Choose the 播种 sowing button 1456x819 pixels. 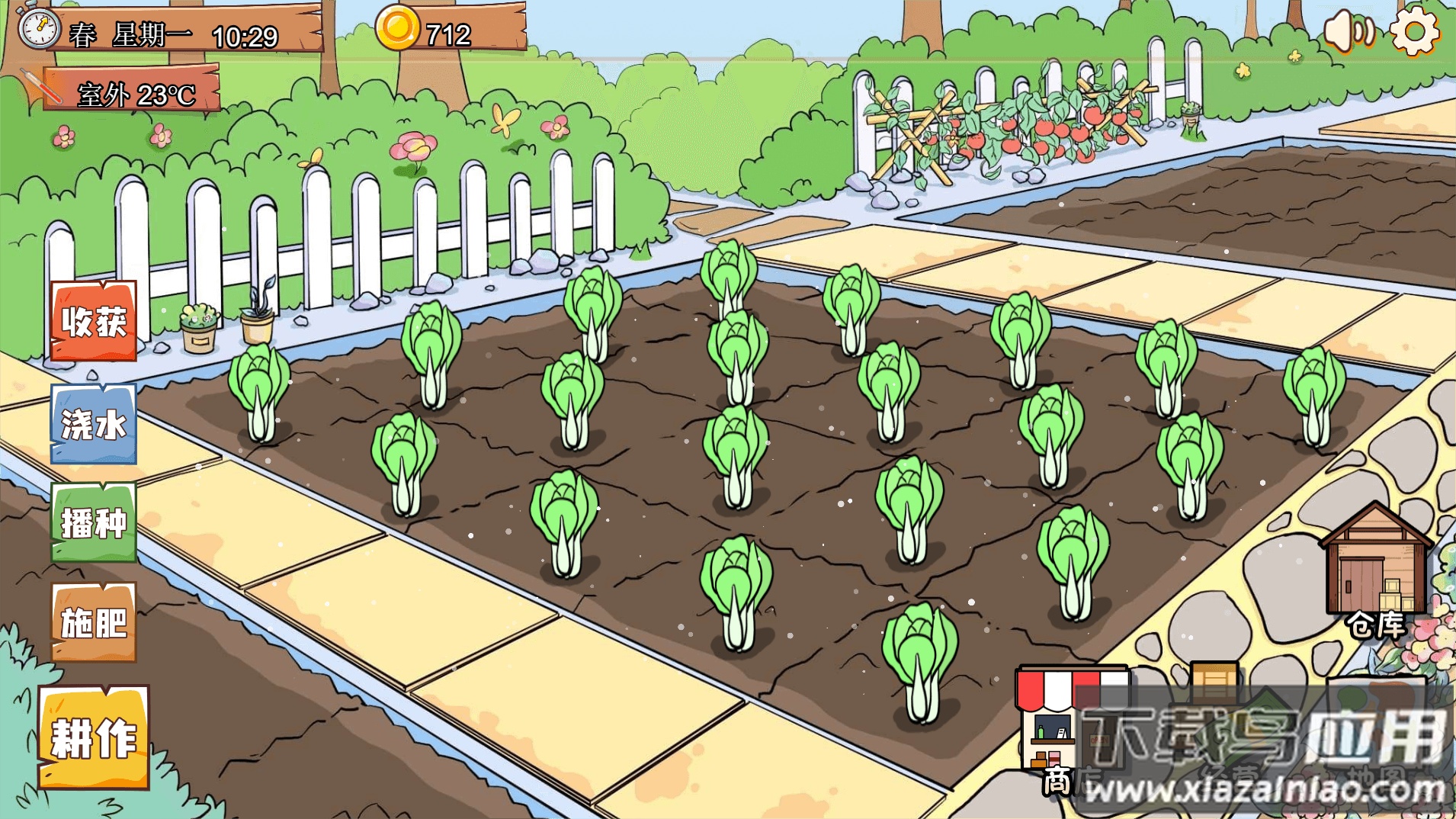tap(94, 523)
